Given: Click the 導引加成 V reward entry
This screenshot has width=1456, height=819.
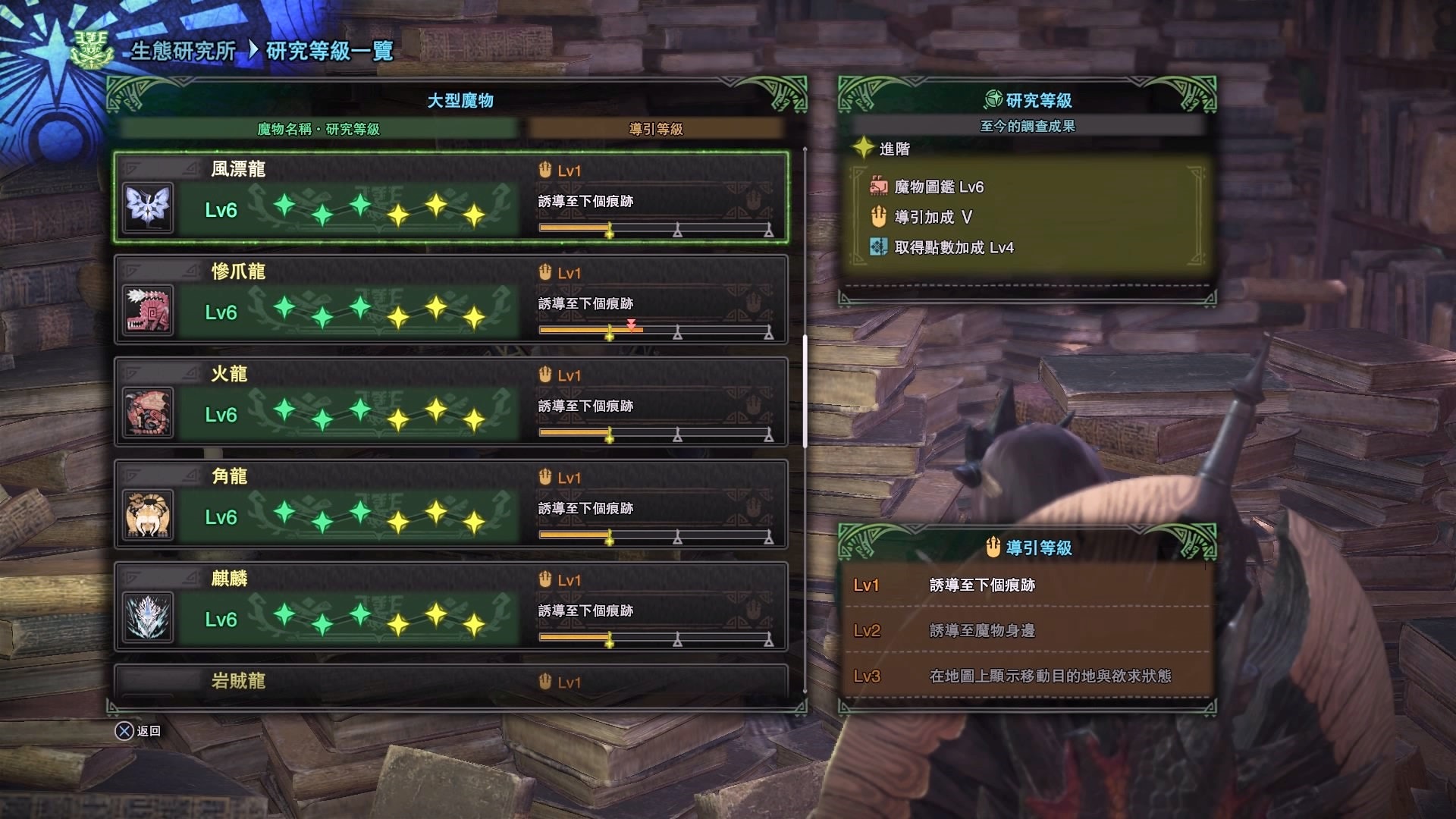Looking at the screenshot, I should pos(933,218).
